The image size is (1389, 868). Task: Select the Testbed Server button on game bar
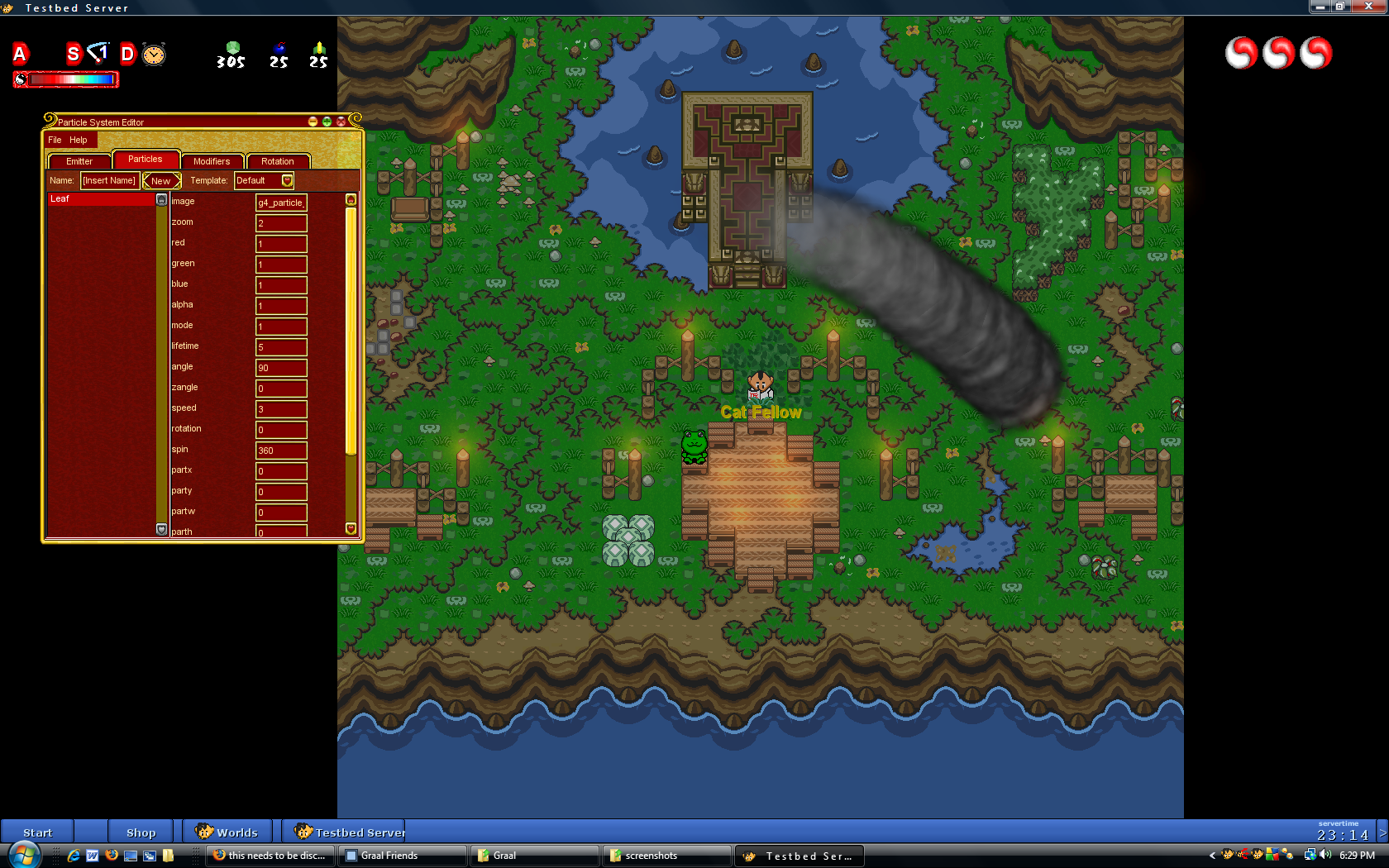tap(351, 832)
